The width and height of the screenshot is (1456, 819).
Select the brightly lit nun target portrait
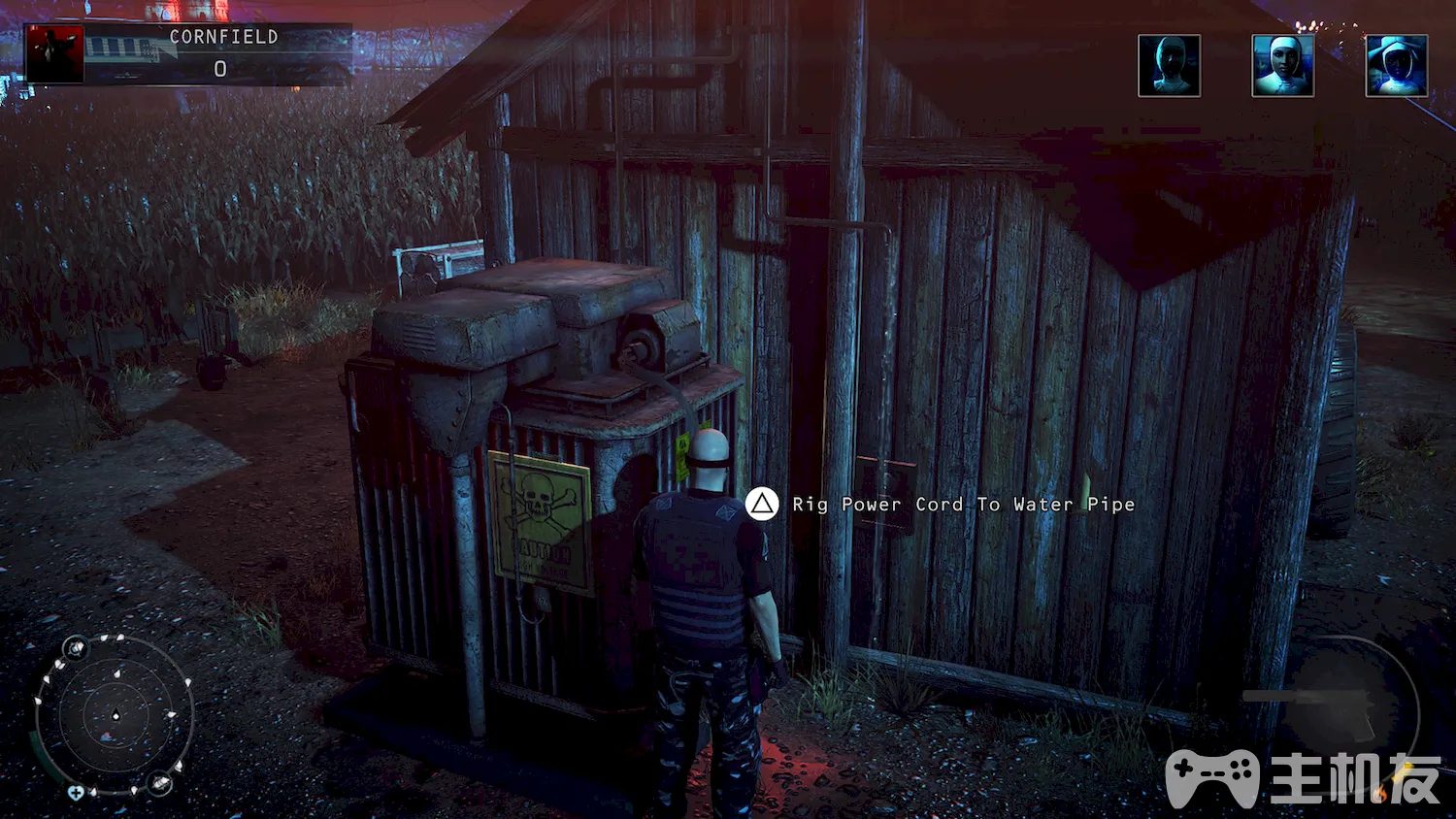pos(1282,66)
